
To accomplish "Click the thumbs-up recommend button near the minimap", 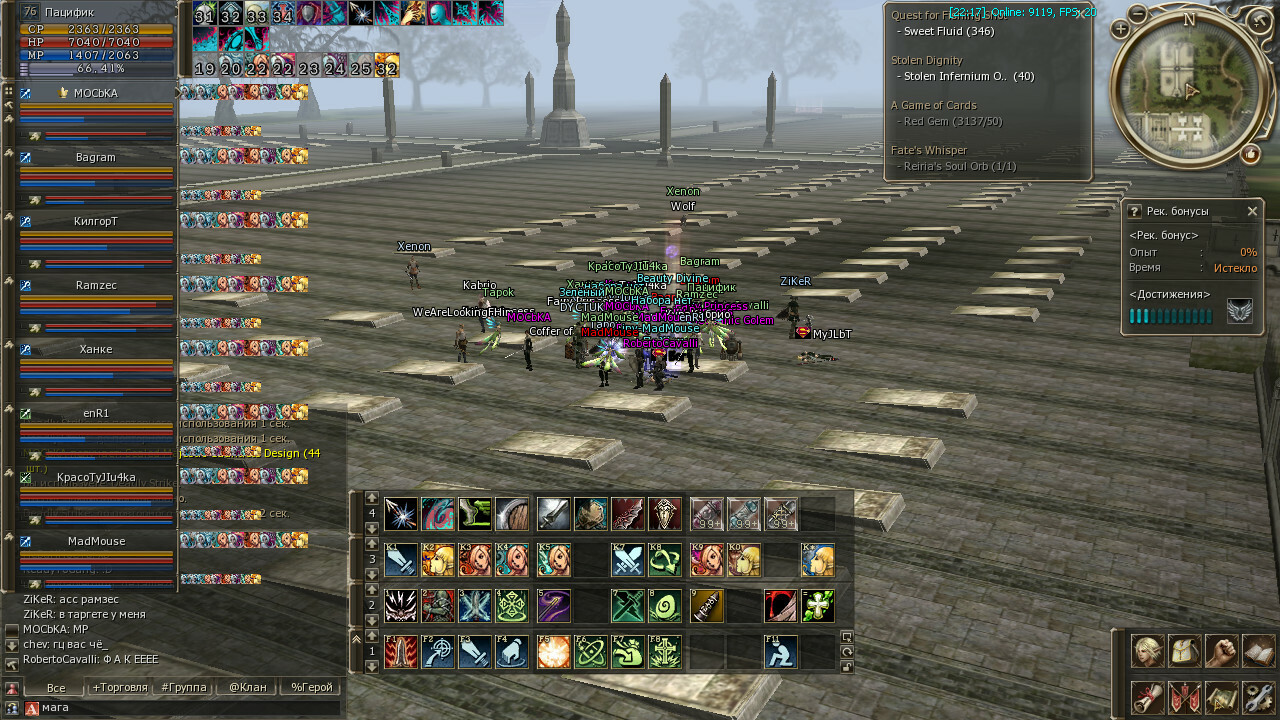I will [x=1250, y=154].
